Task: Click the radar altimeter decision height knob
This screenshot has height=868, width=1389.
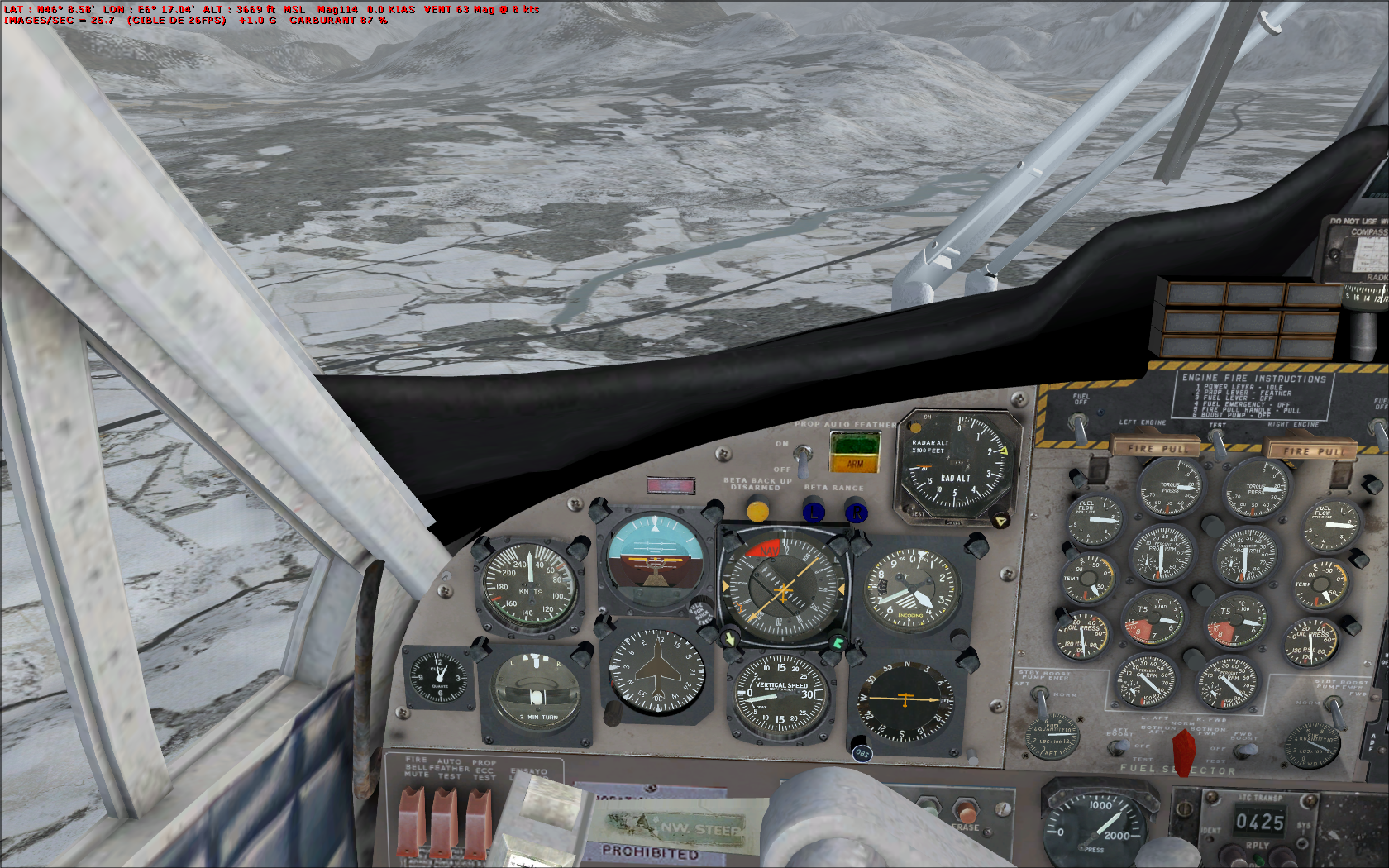Action: coord(1000,521)
